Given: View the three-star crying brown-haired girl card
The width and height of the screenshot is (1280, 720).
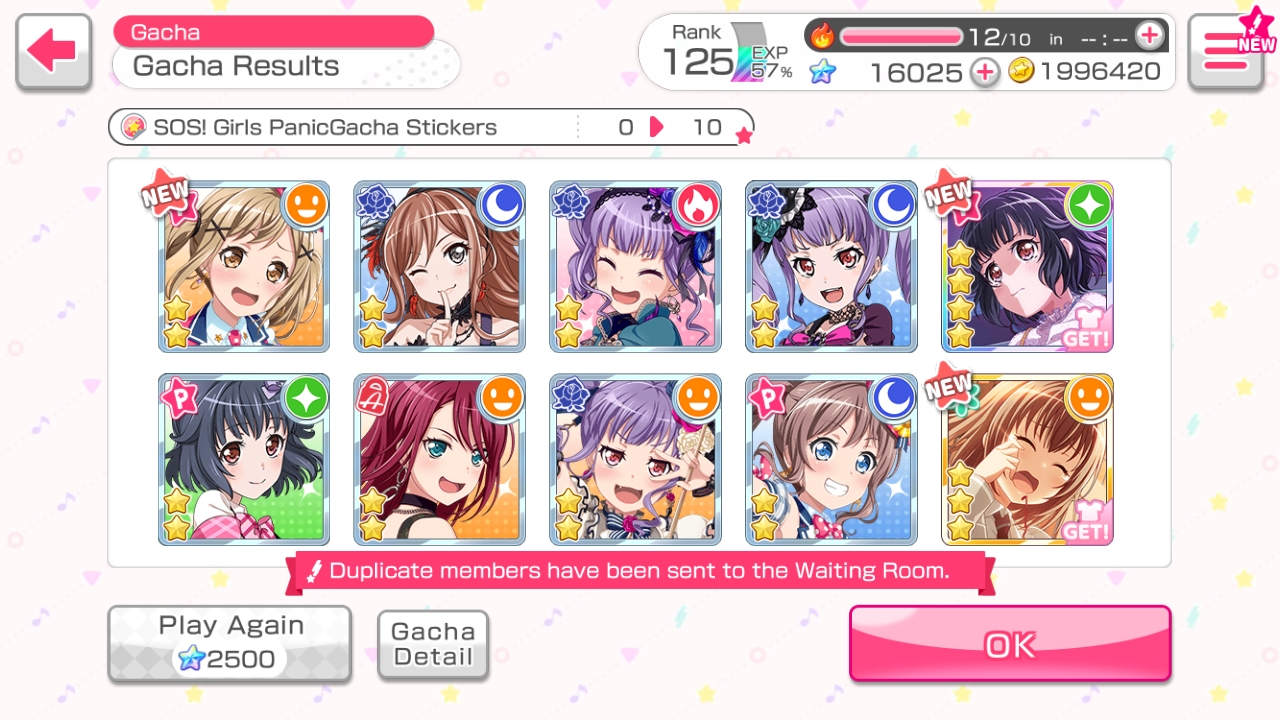Looking at the screenshot, I should [x=1027, y=460].
